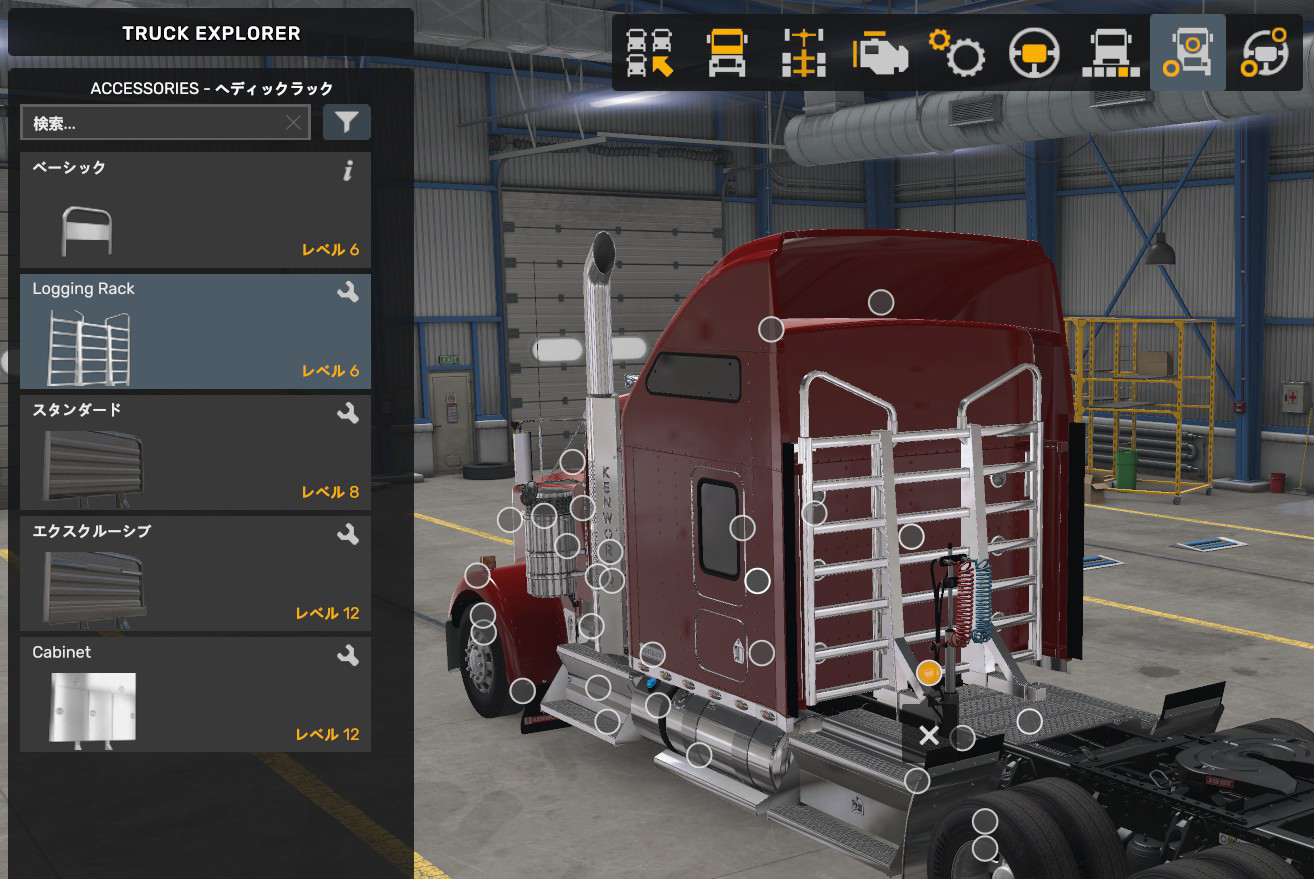Open the chassis category tab
The width and height of the screenshot is (1314, 879).
coord(803,53)
